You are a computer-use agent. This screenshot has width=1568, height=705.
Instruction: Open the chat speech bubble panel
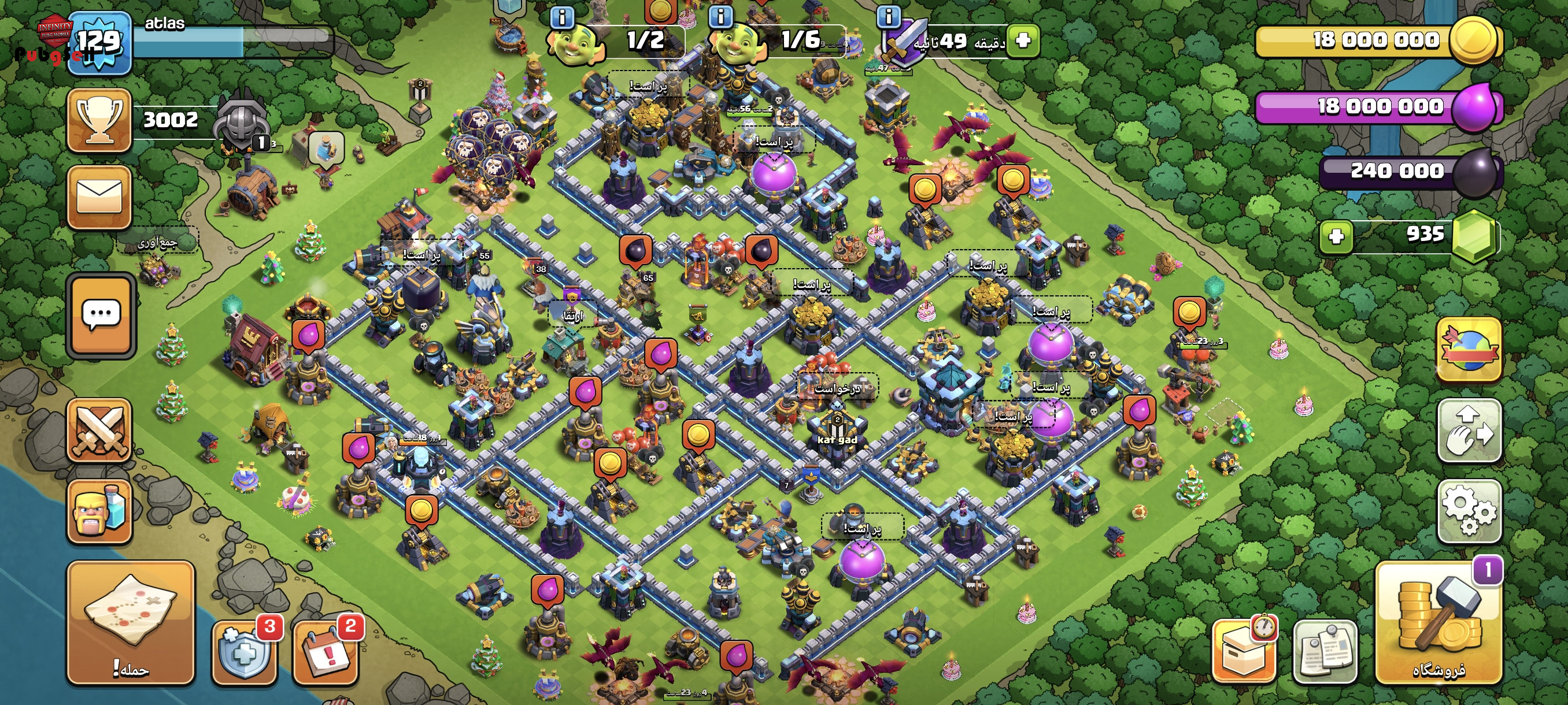pos(101,314)
